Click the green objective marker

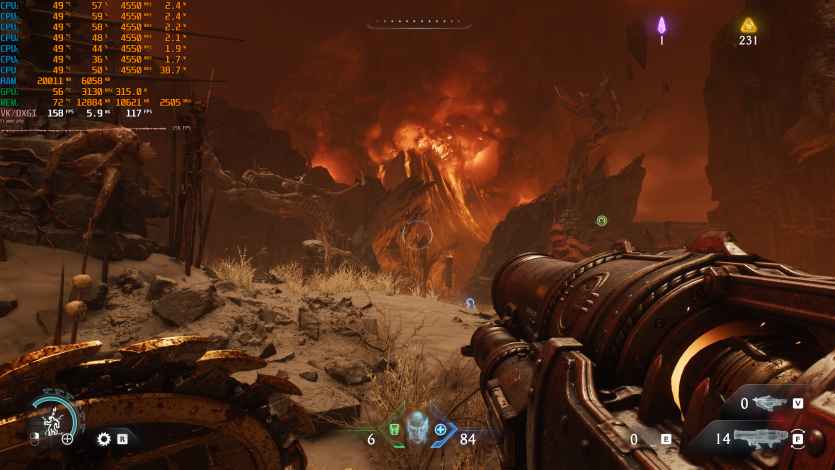point(602,220)
